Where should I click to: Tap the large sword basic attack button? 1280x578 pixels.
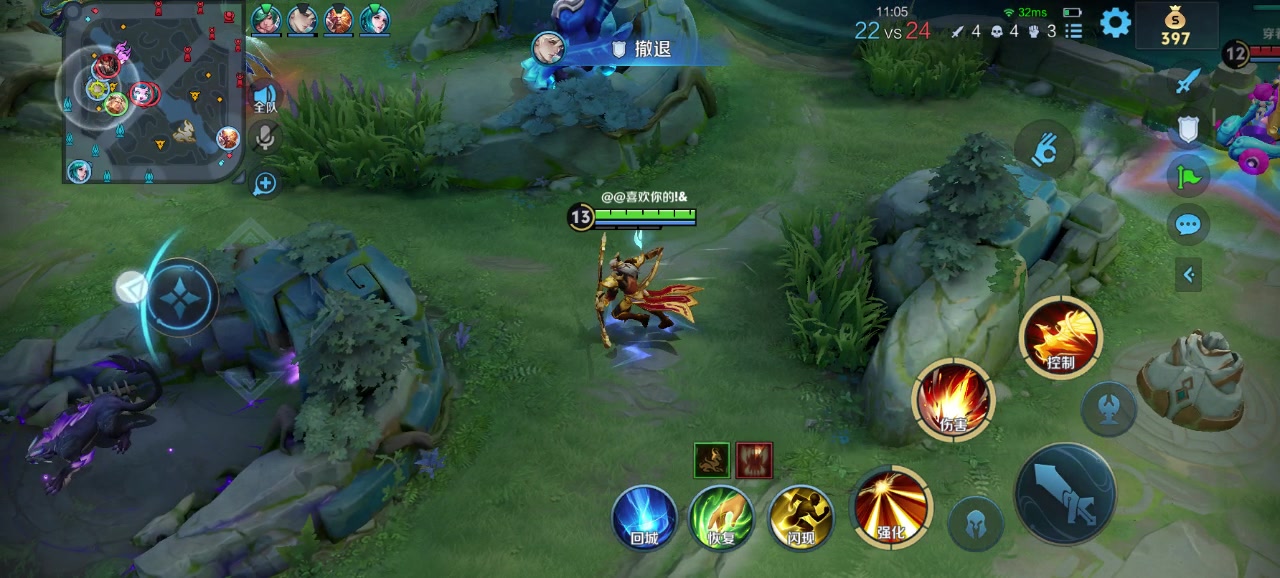tap(1065, 494)
